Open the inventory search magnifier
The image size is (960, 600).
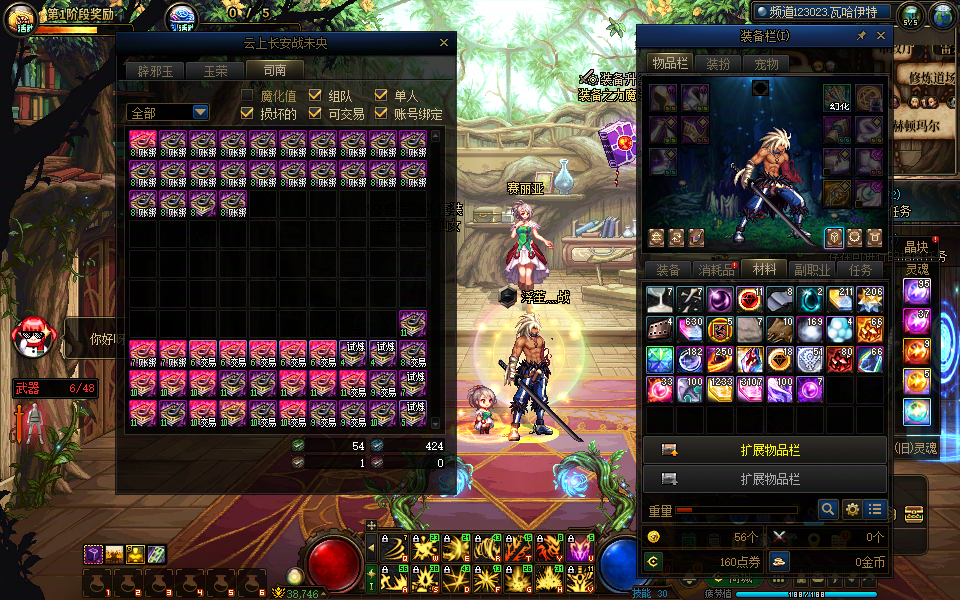828,509
